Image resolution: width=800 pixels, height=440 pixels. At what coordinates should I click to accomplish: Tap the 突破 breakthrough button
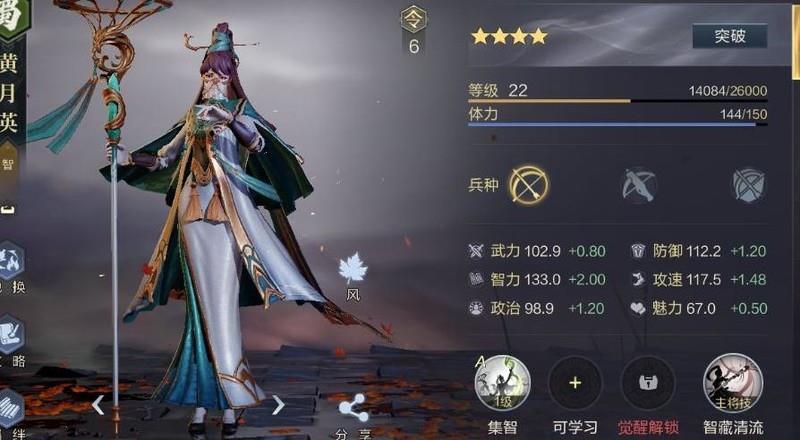pos(729,36)
